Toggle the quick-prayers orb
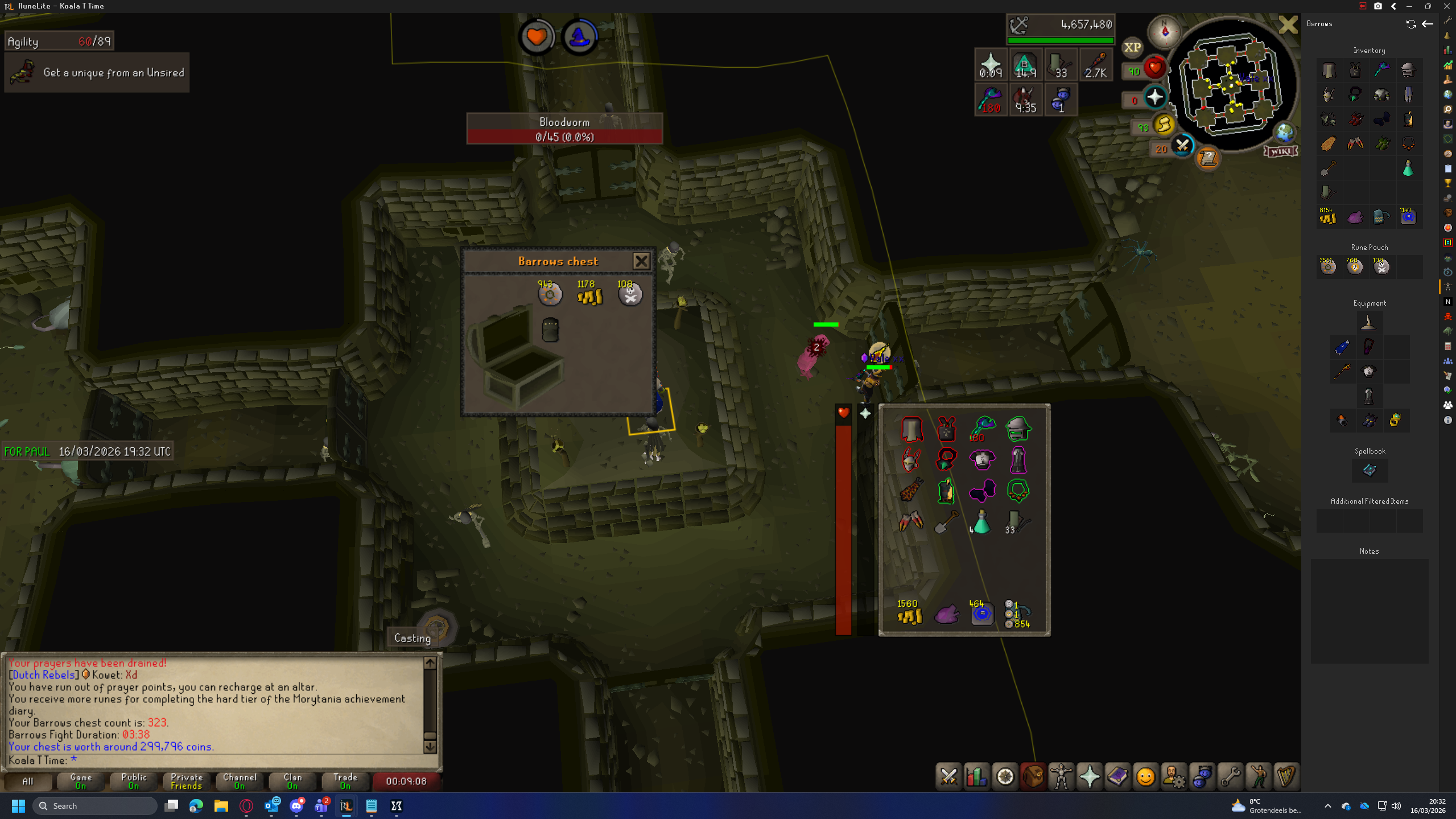1456x819 pixels. click(1155, 97)
